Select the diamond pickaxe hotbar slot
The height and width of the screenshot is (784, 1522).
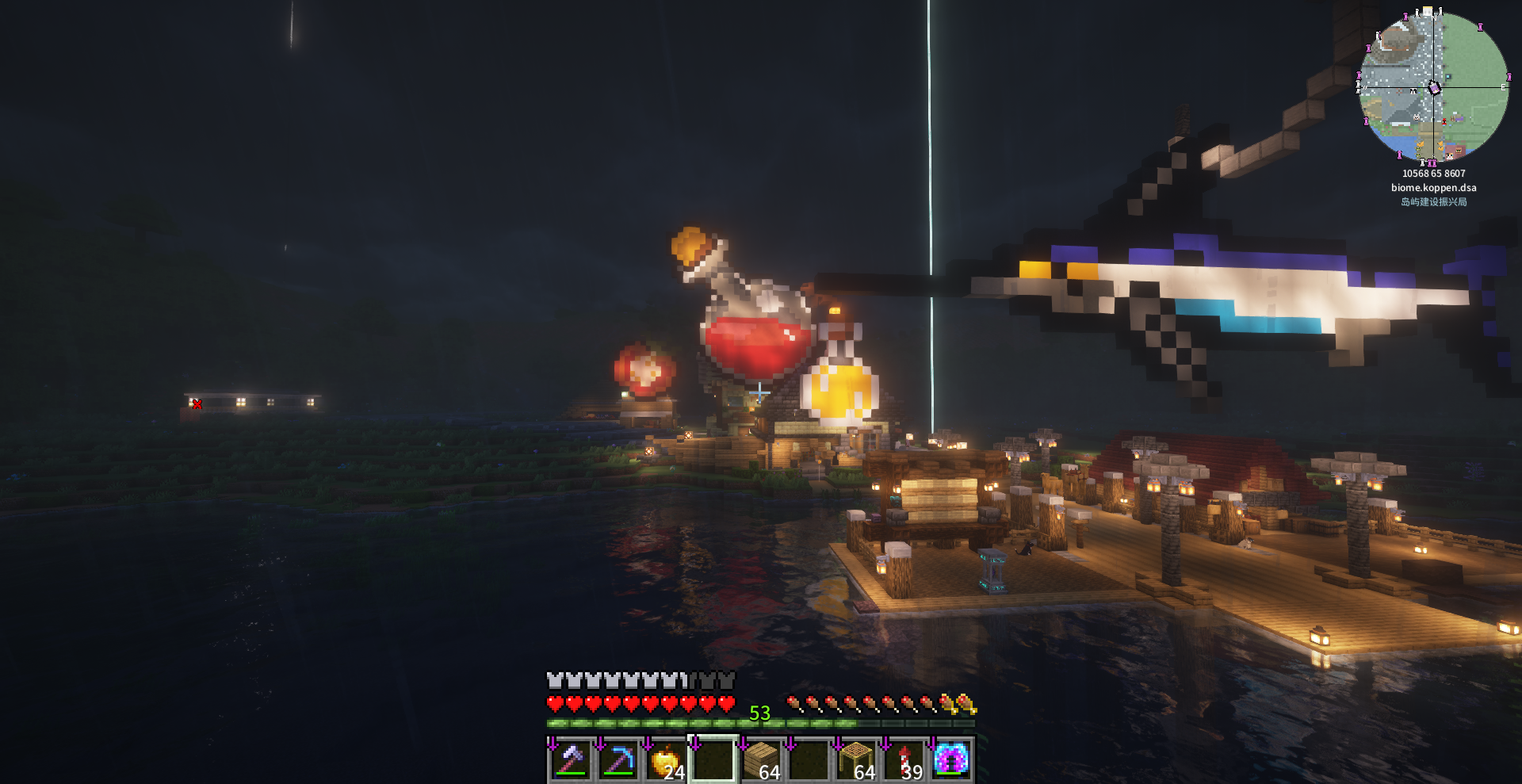[618, 761]
